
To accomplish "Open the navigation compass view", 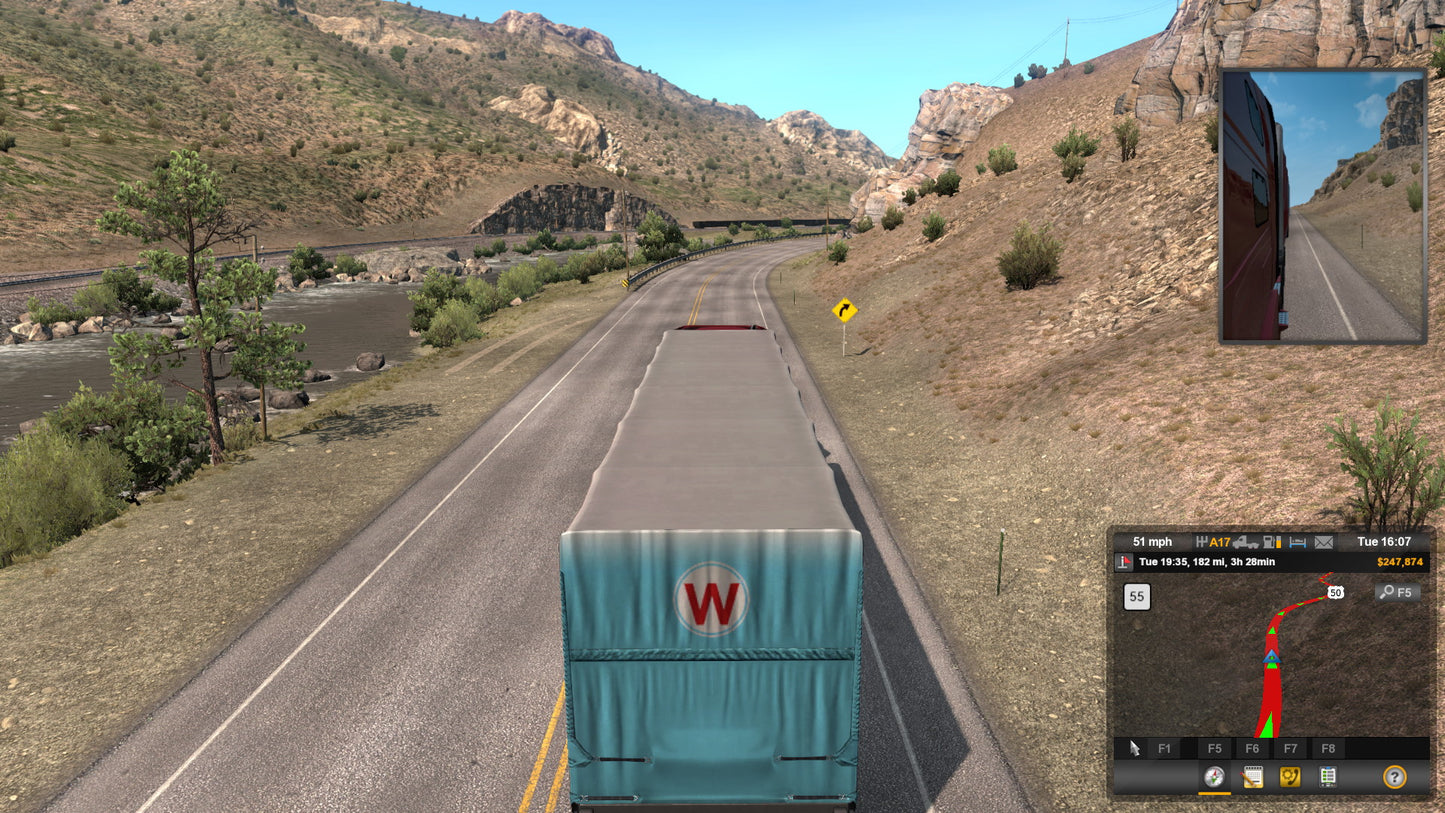I will pos(1214,777).
